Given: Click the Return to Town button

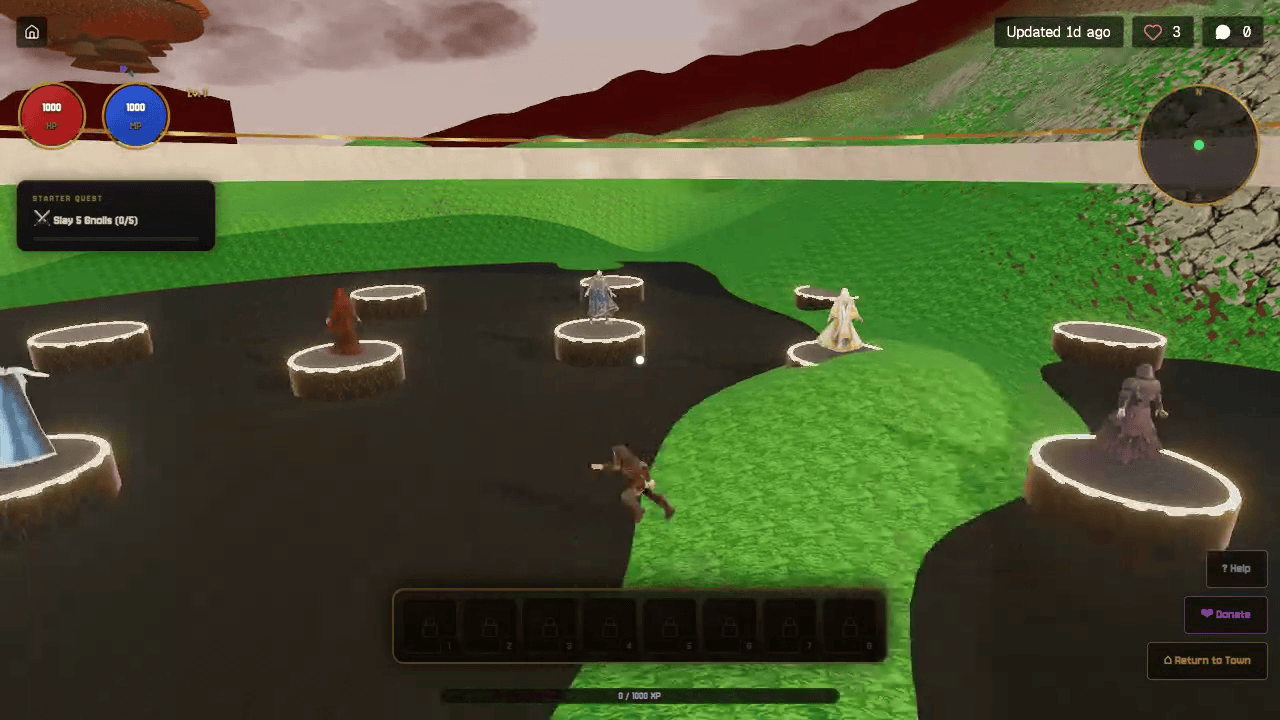Looking at the screenshot, I should [x=1207, y=660].
